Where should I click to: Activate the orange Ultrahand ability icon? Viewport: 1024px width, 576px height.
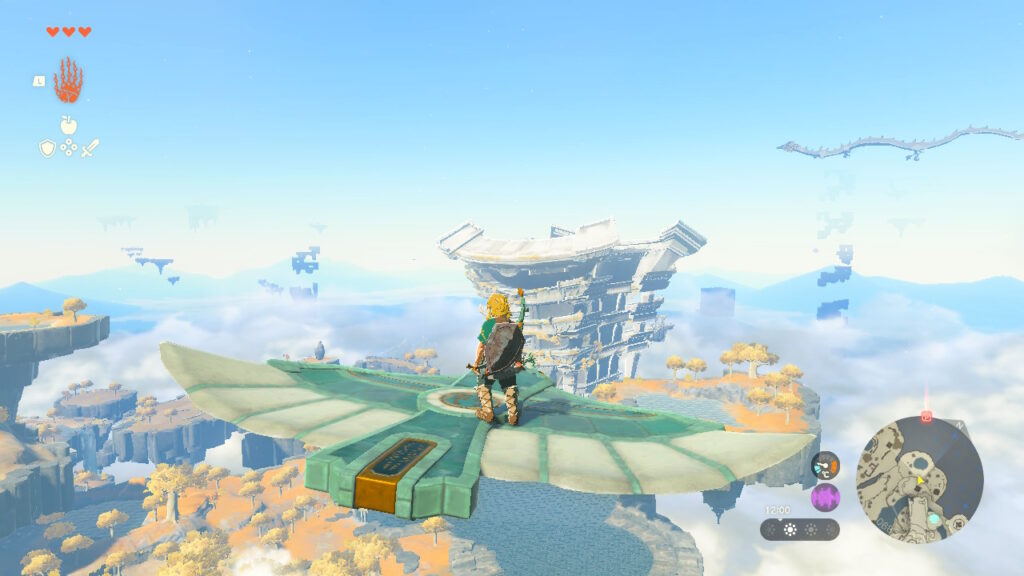click(68, 81)
